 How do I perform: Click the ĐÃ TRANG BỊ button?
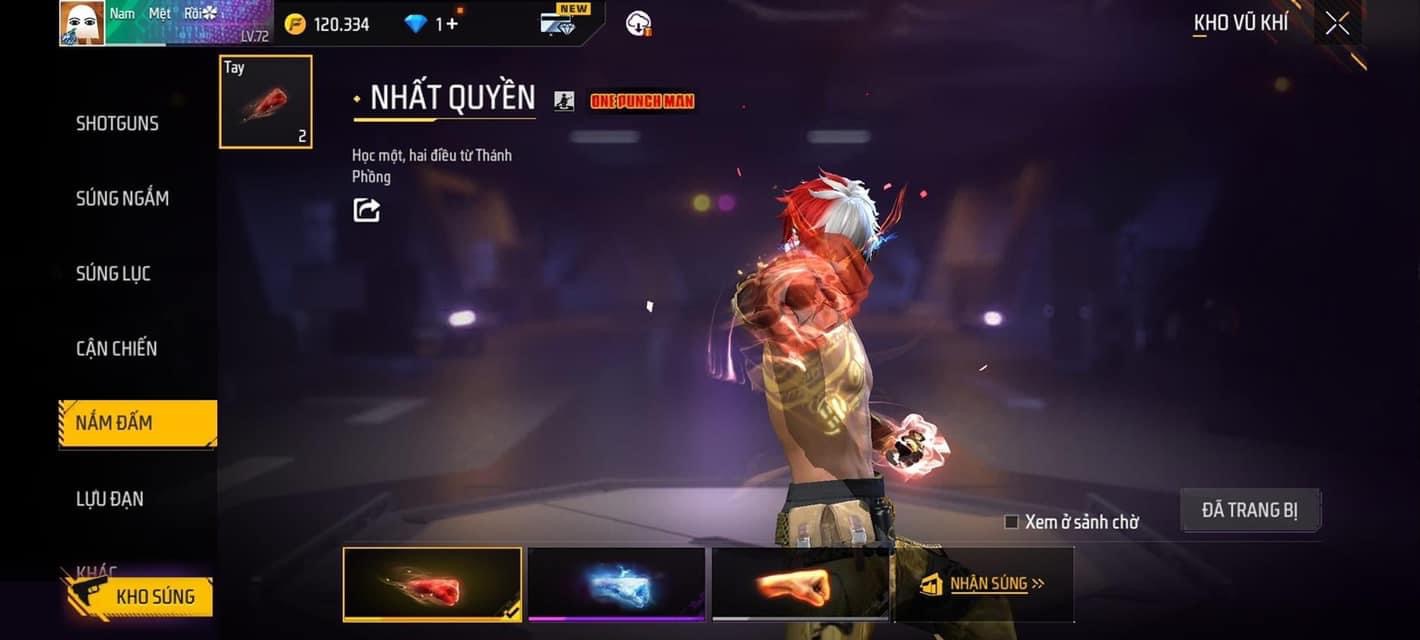[x=1250, y=510]
